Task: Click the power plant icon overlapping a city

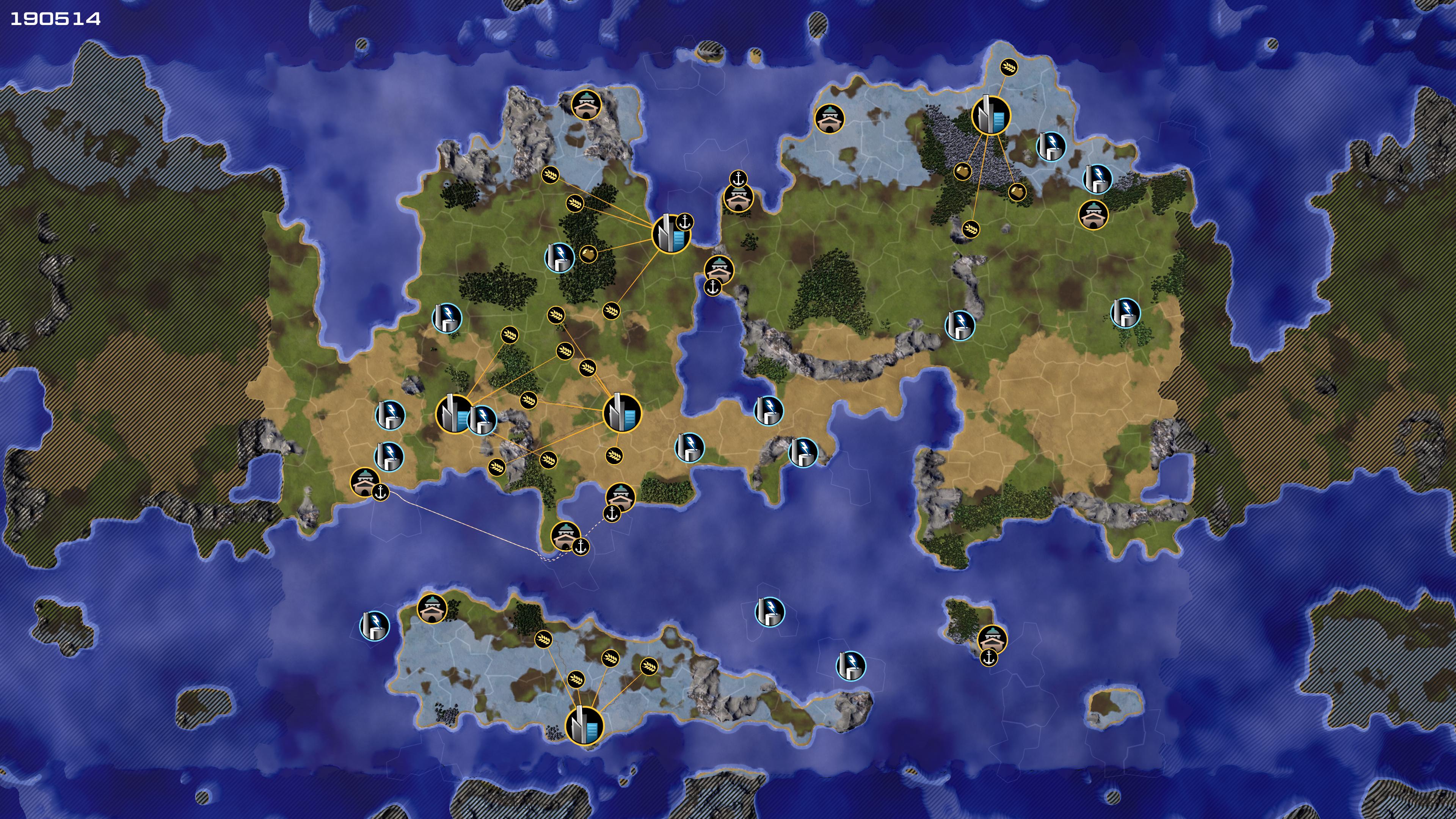Action: pyautogui.click(x=483, y=419)
